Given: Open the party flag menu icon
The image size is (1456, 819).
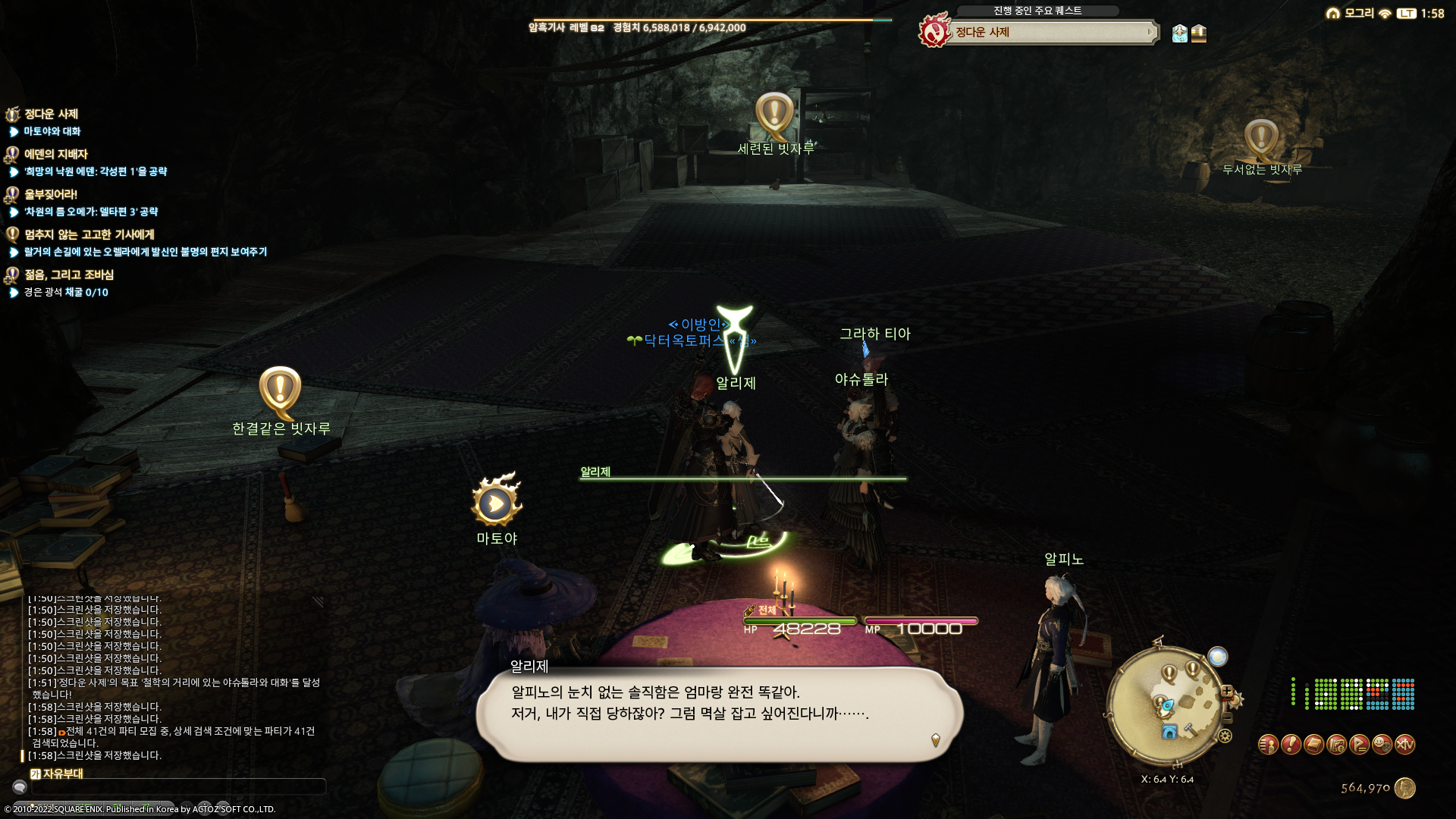Looking at the screenshot, I should [x=1359, y=745].
